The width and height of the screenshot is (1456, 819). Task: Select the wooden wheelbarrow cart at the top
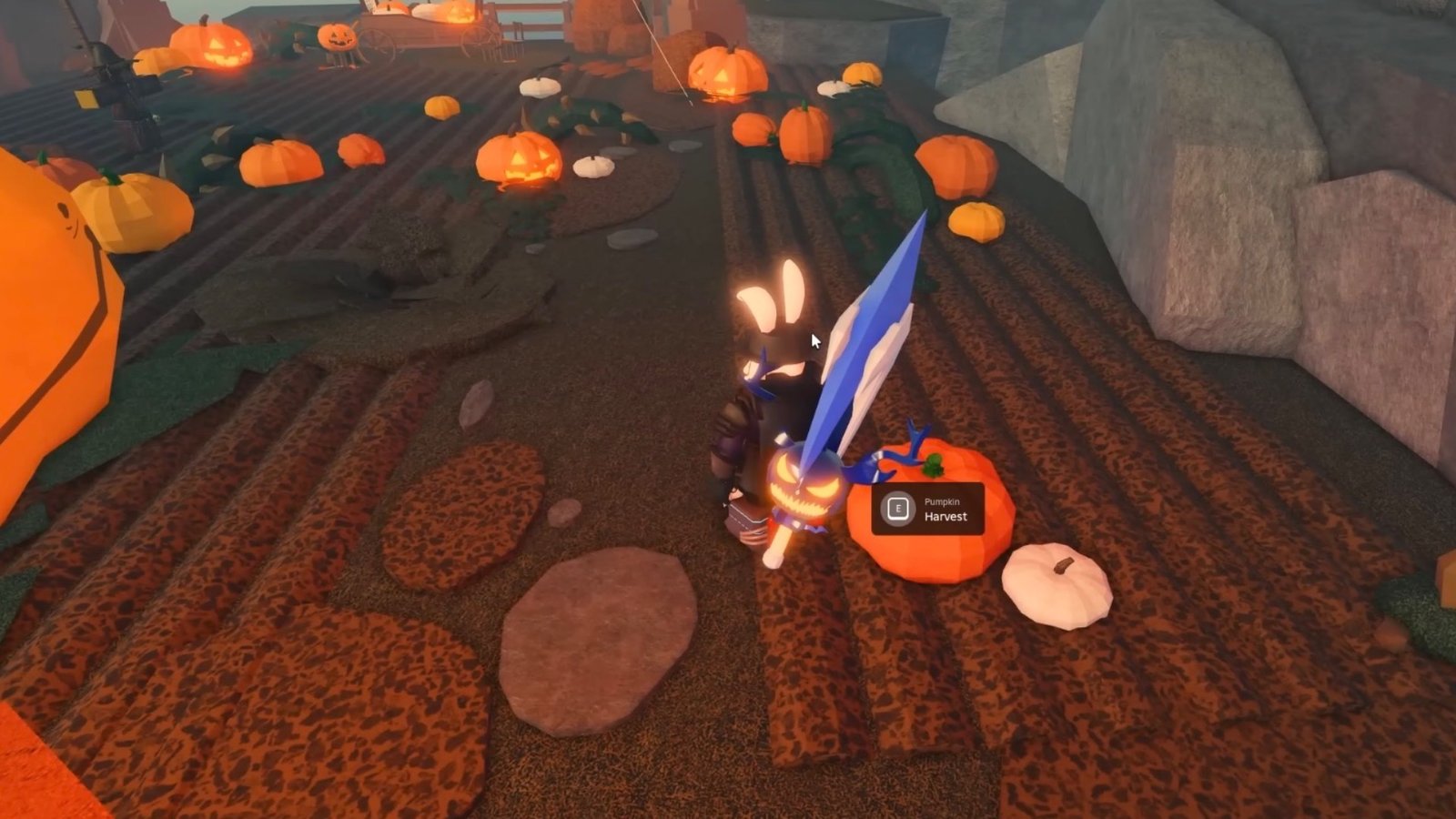click(419, 32)
